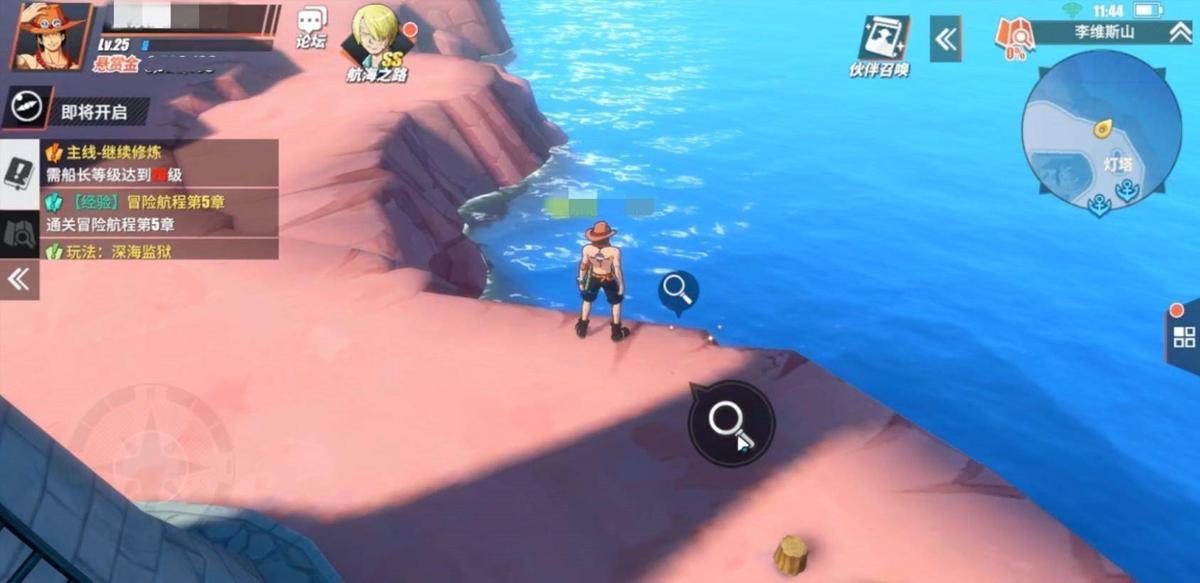
Task: Open the 玩法：深海监狱 quest entry
Action: coord(160,250)
